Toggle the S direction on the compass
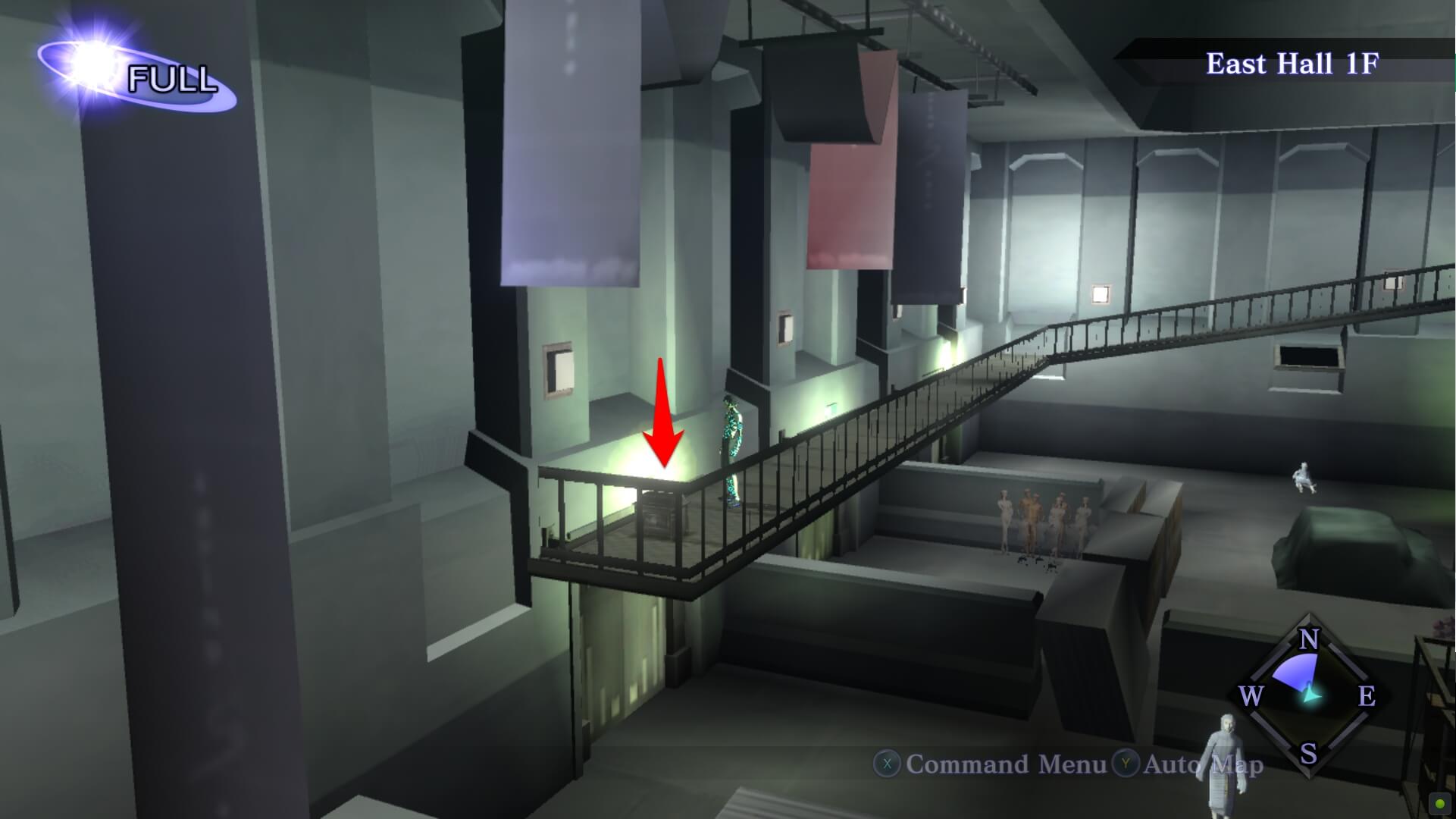 pos(1307,753)
